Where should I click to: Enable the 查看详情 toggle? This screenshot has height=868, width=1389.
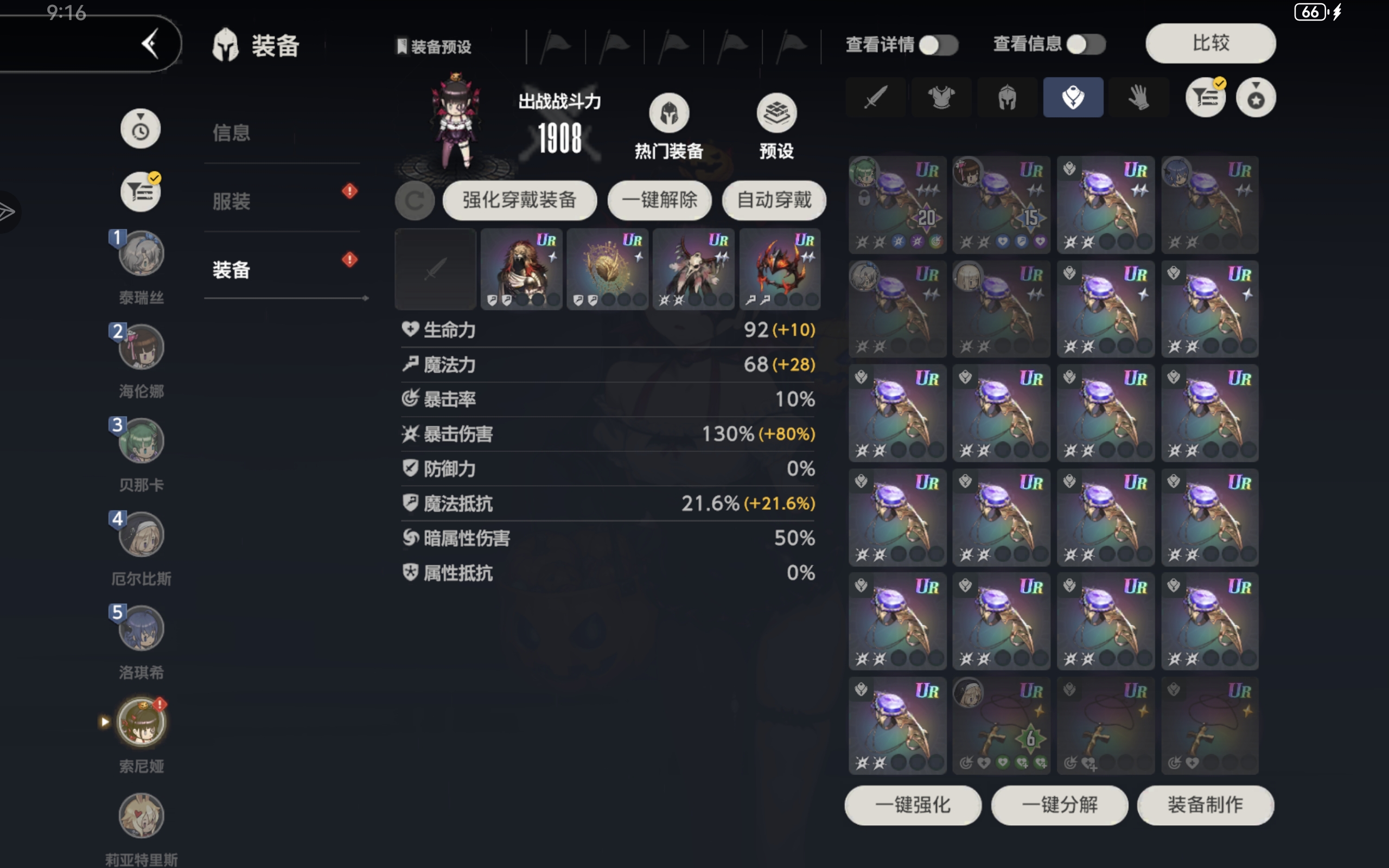pos(938,44)
